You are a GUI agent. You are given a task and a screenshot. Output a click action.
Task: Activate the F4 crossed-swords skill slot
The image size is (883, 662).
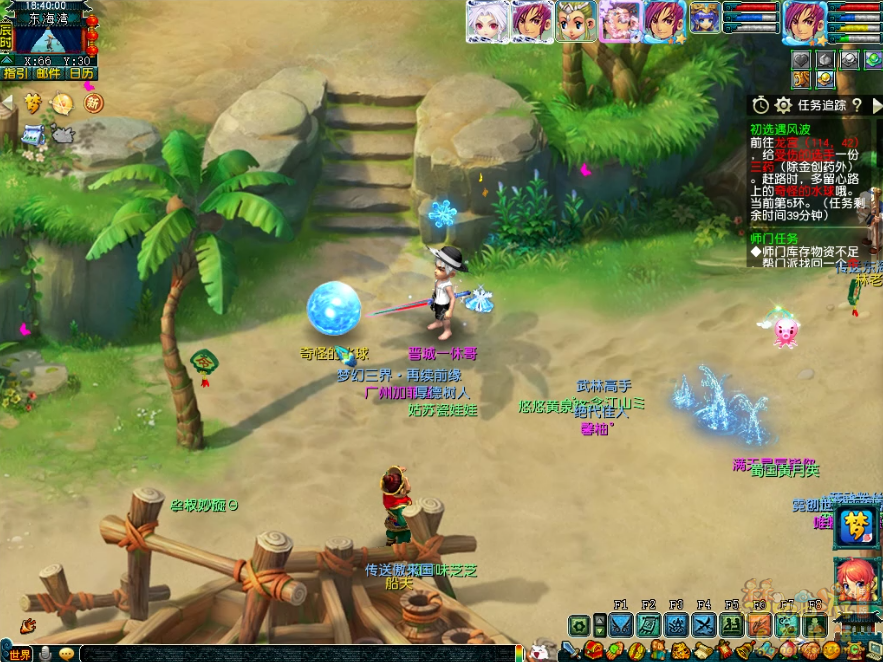click(703, 625)
